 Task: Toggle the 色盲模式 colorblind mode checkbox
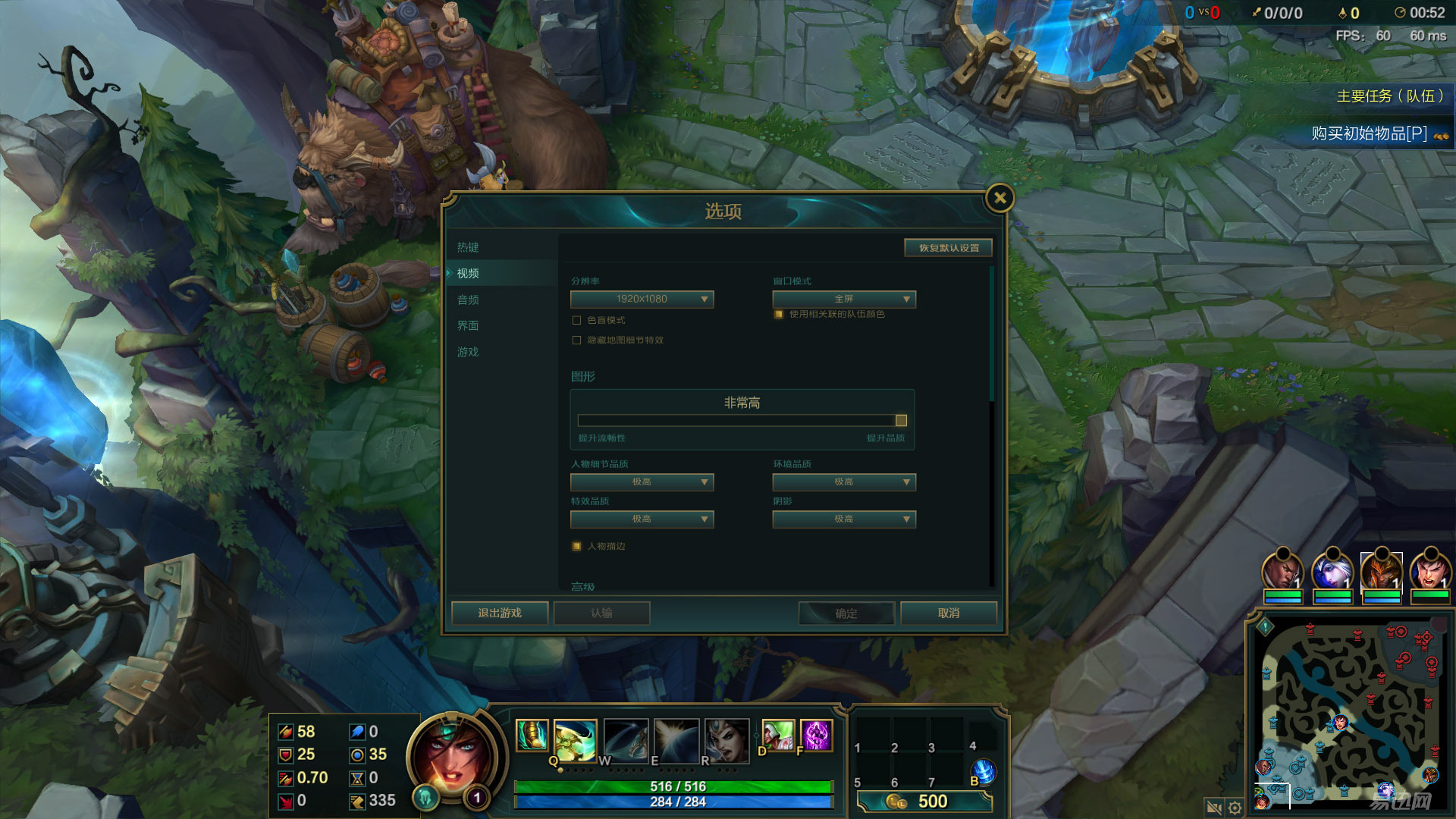pyautogui.click(x=577, y=321)
